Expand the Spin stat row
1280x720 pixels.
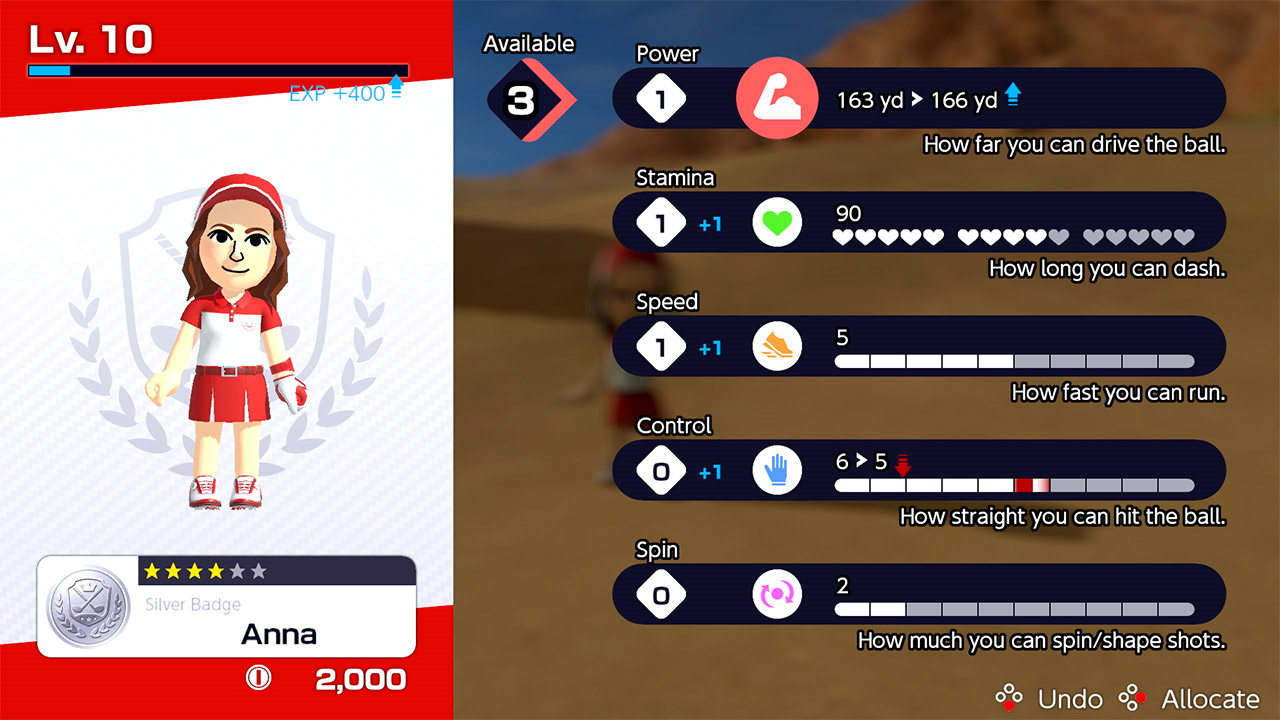click(919, 594)
